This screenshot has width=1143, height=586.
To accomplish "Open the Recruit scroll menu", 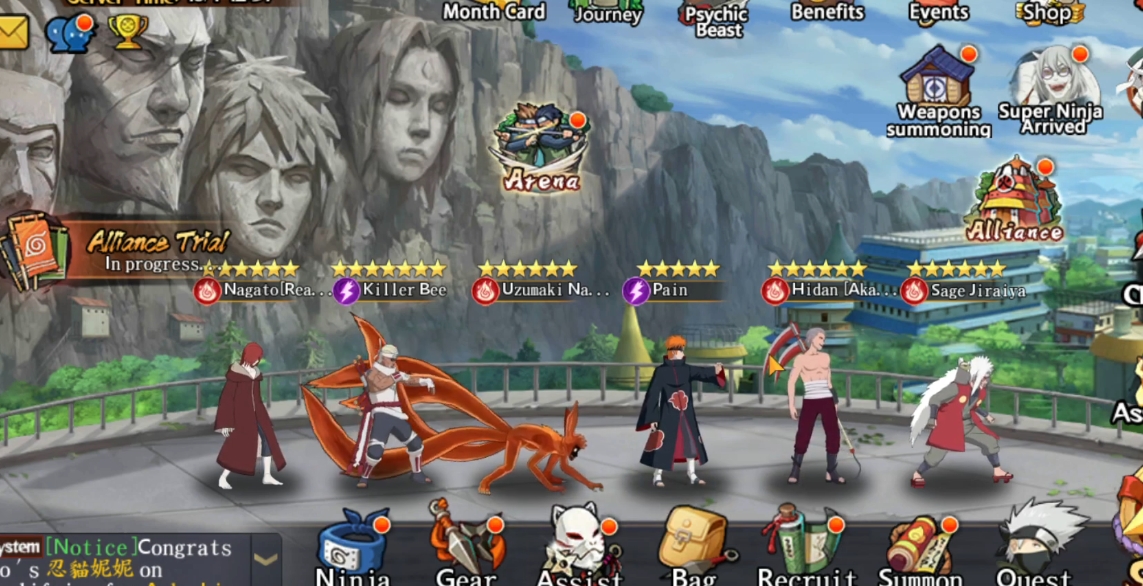I will coord(806,548).
